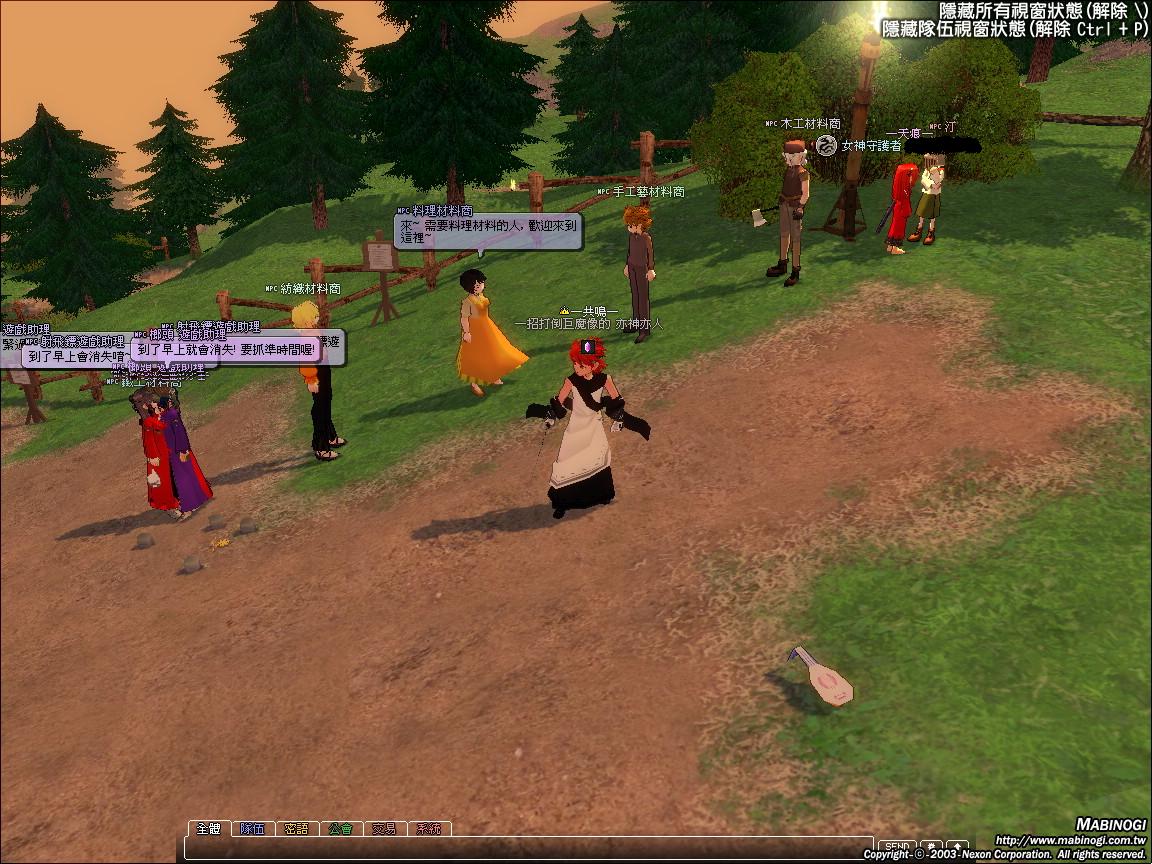This screenshot has width=1152, height=864.
Task: Switch to the 公會 guild chat tab
Action: click(x=340, y=829)
